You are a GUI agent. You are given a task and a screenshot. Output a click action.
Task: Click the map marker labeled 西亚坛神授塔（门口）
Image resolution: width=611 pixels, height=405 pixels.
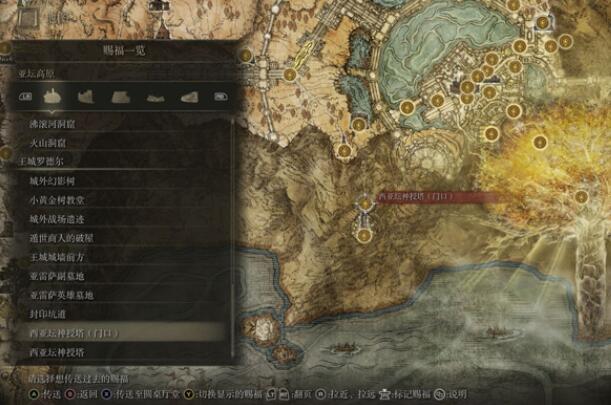(x=365, y=203)
